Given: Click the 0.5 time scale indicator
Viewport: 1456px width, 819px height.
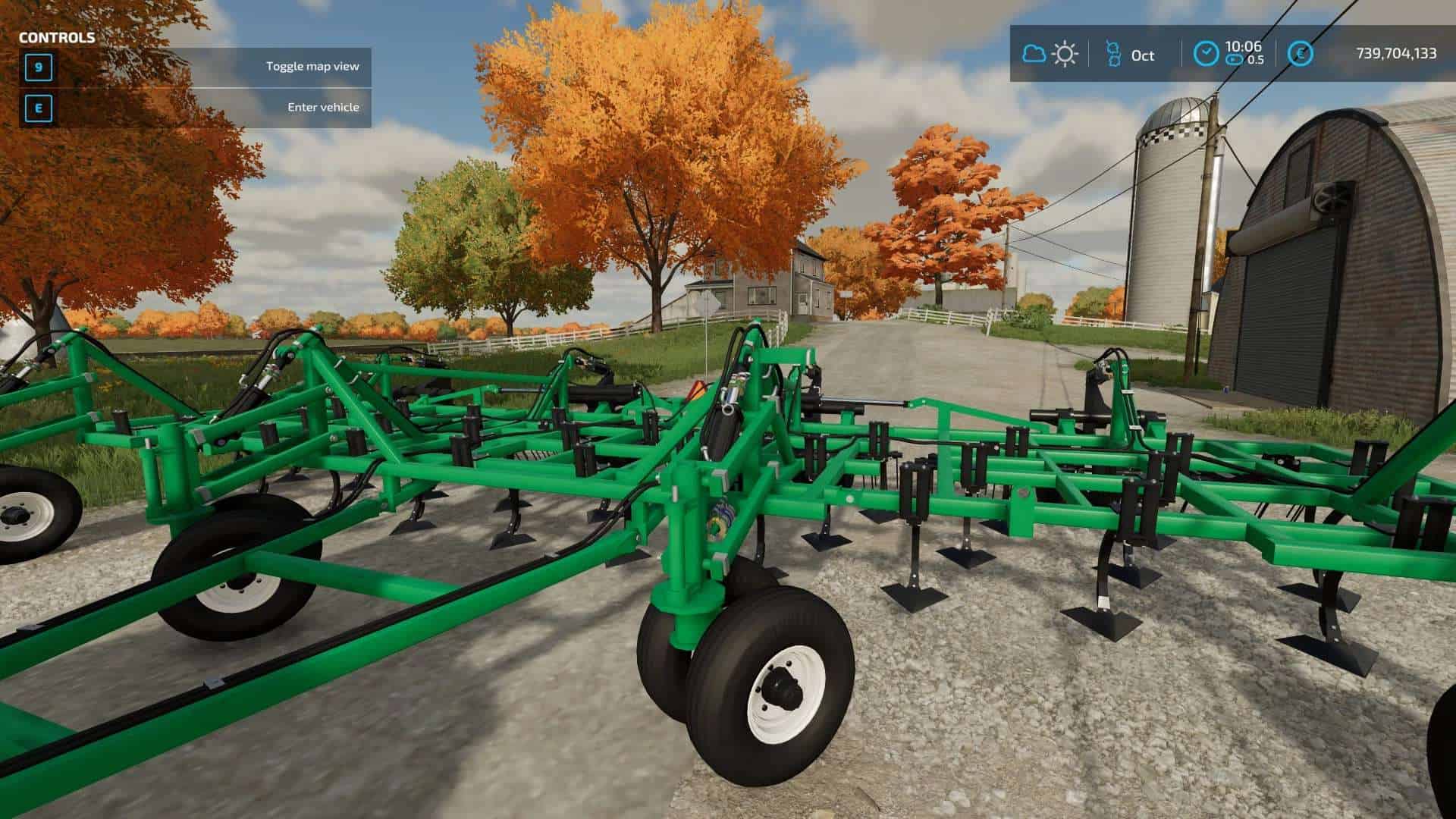Looking at the screenshot, I should point(1257,59).
